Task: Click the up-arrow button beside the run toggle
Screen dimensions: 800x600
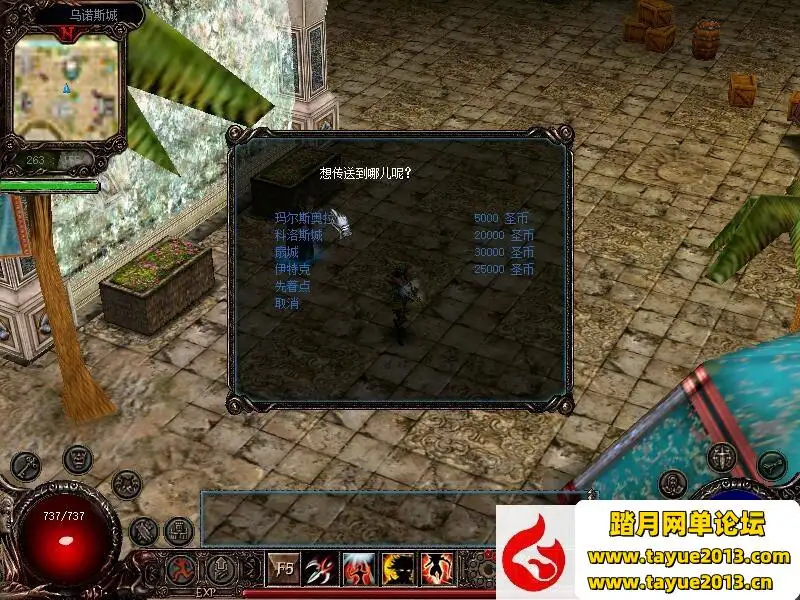Action: click(x=221, y=570)
